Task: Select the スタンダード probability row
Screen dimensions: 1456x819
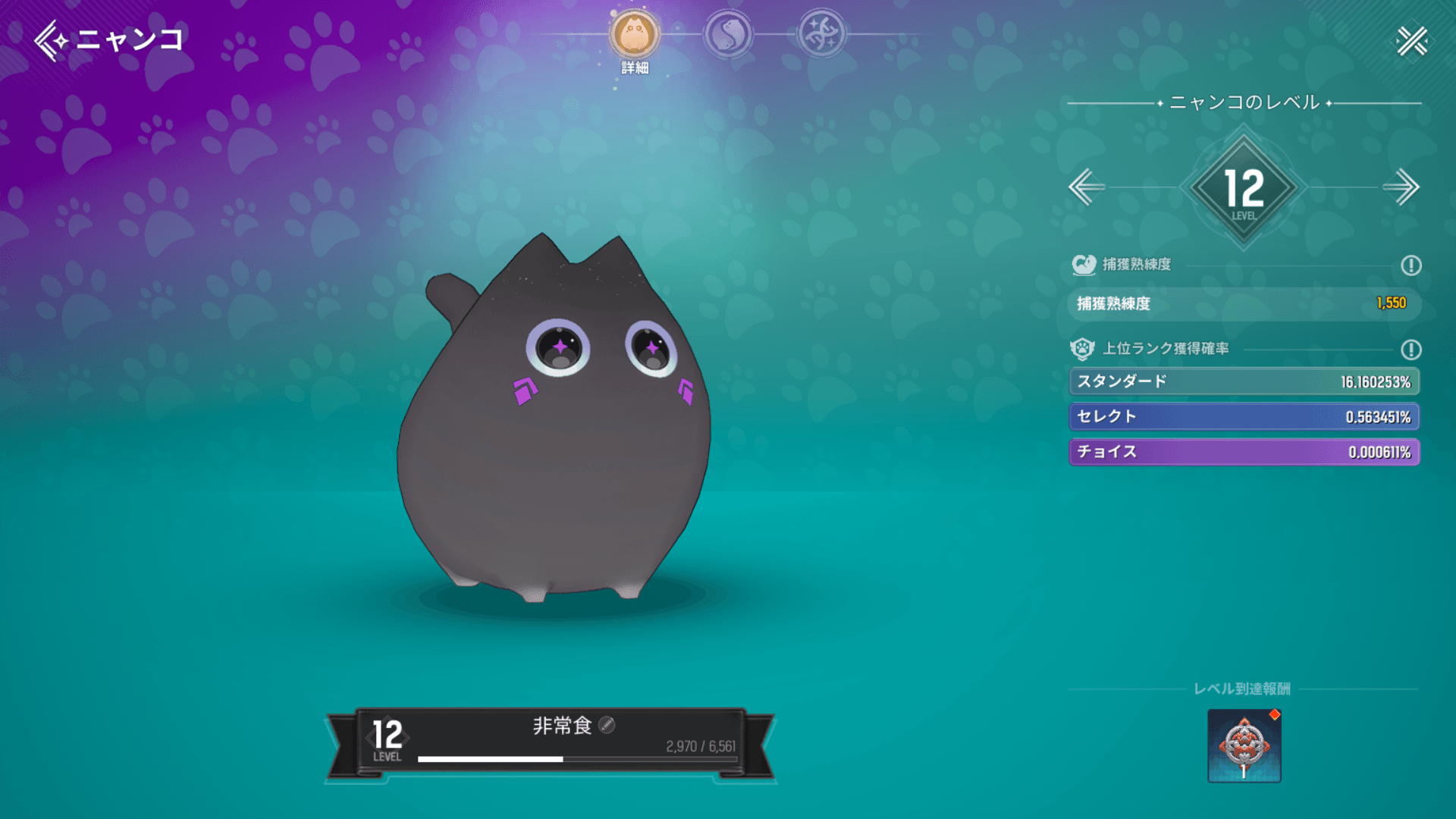Action: tap(1244, 381)
